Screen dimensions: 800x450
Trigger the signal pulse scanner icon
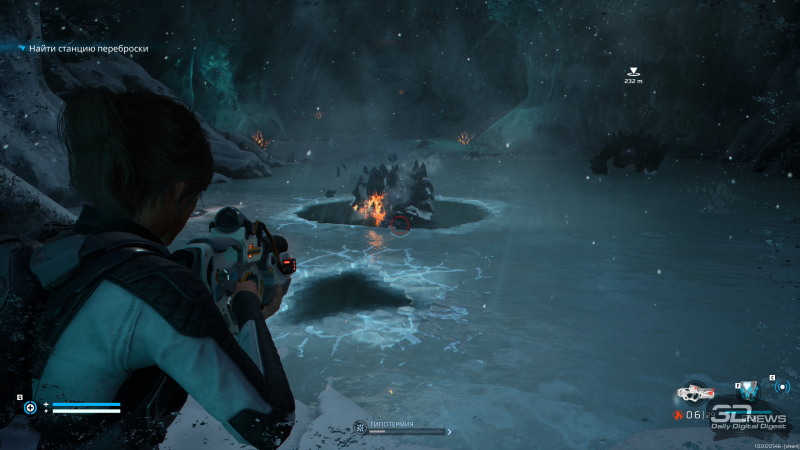coord(781,387)
